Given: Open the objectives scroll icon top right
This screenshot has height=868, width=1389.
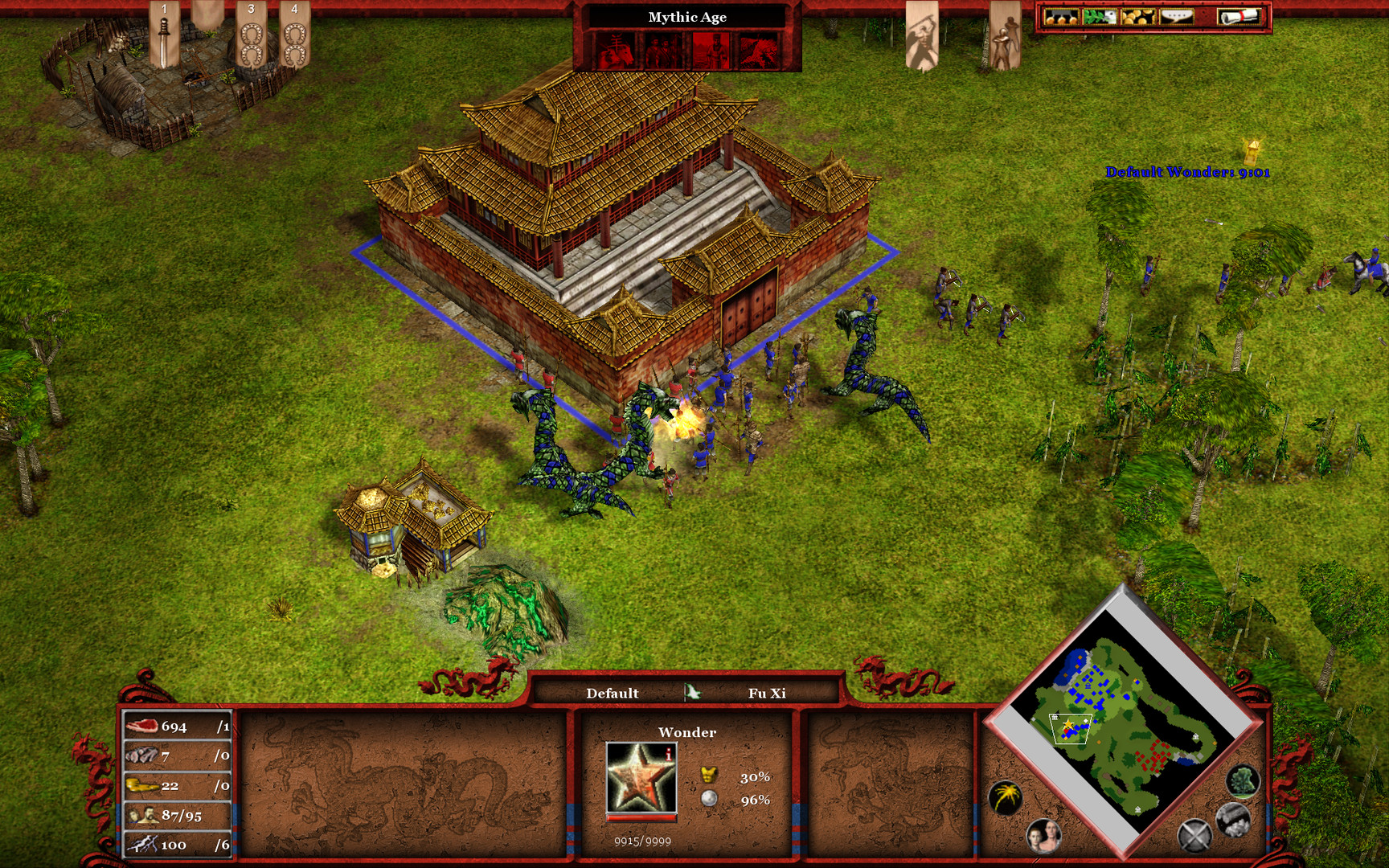Looking at the screenshot, I should click(1238, 18).
